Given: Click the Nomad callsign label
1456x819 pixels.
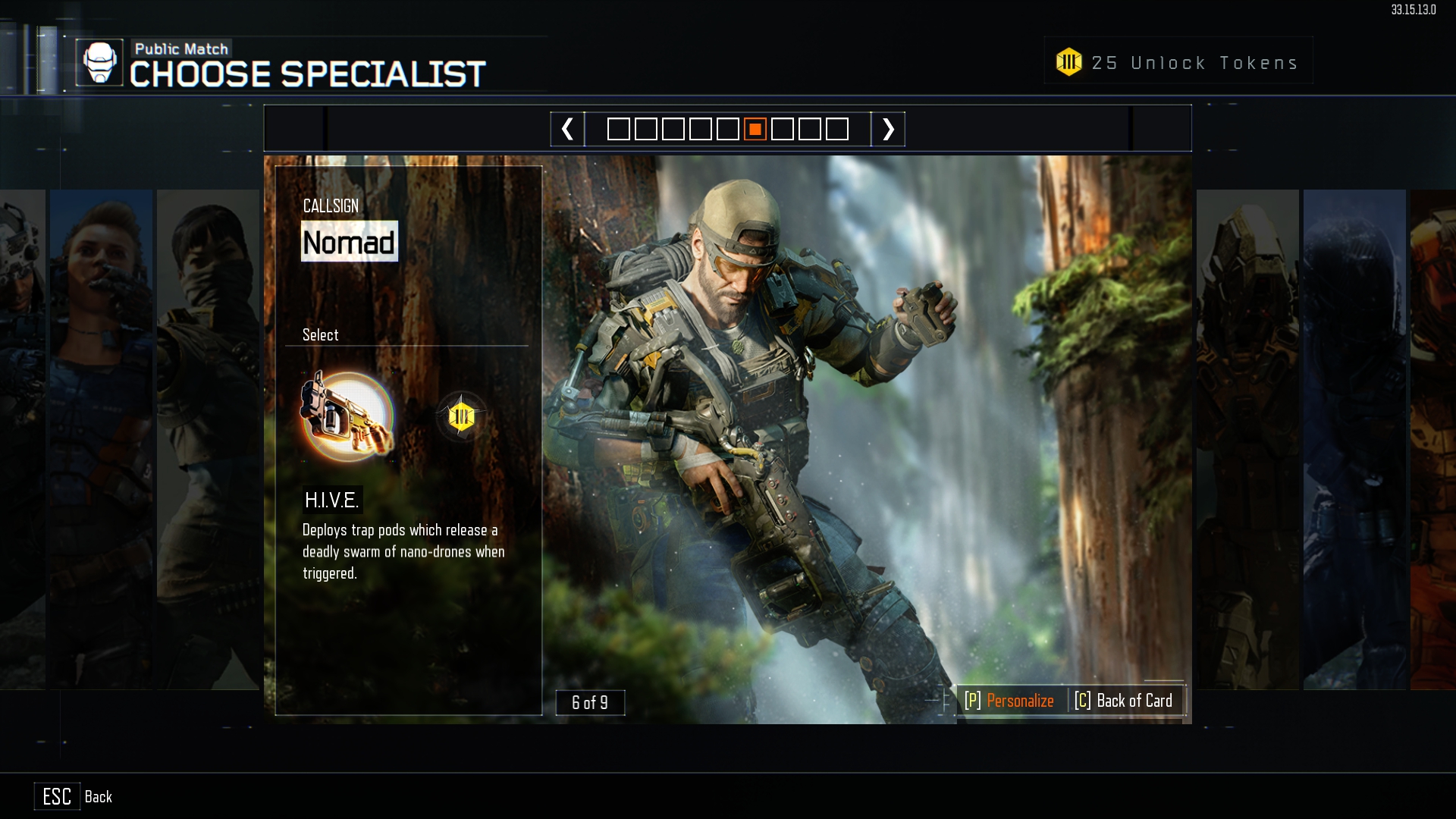Looking at the screenshot, I should click(x=349, y=242).
